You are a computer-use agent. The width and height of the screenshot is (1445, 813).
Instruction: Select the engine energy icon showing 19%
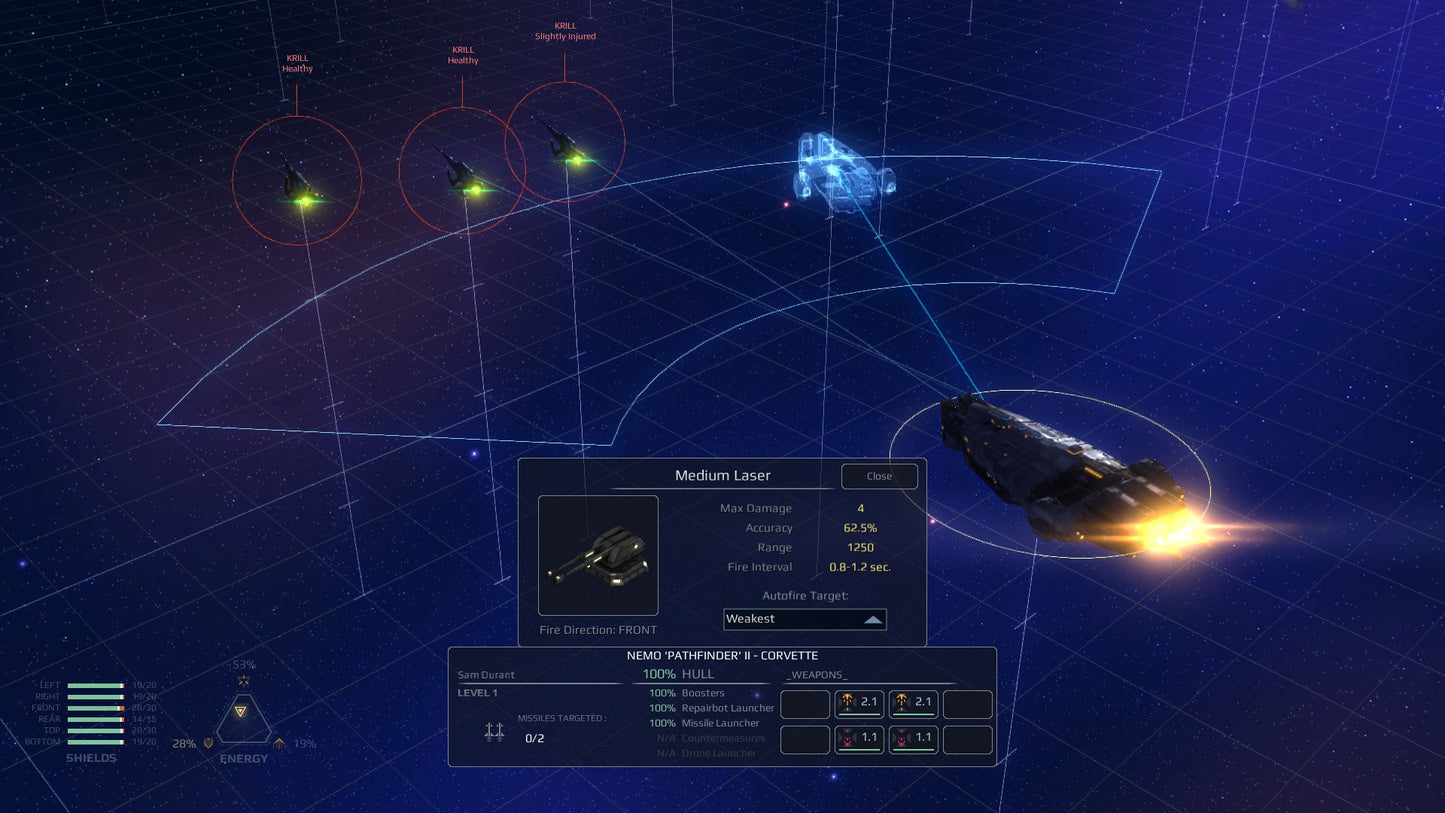[x=279, y=743]
